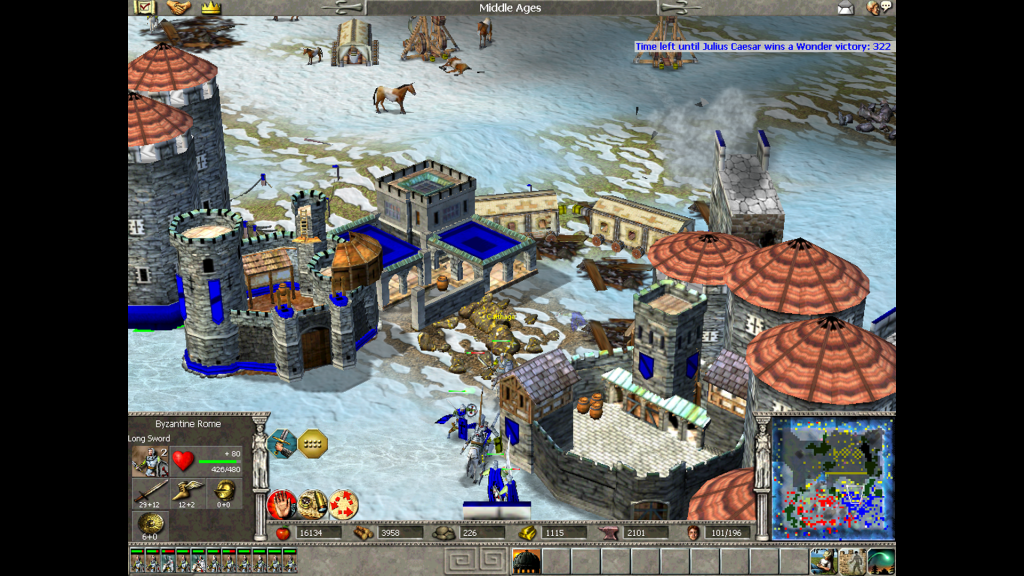Choose the gold formation button
Image resolution: width=1024 pixels, height=576 pixels.
(x=314, y=441)
